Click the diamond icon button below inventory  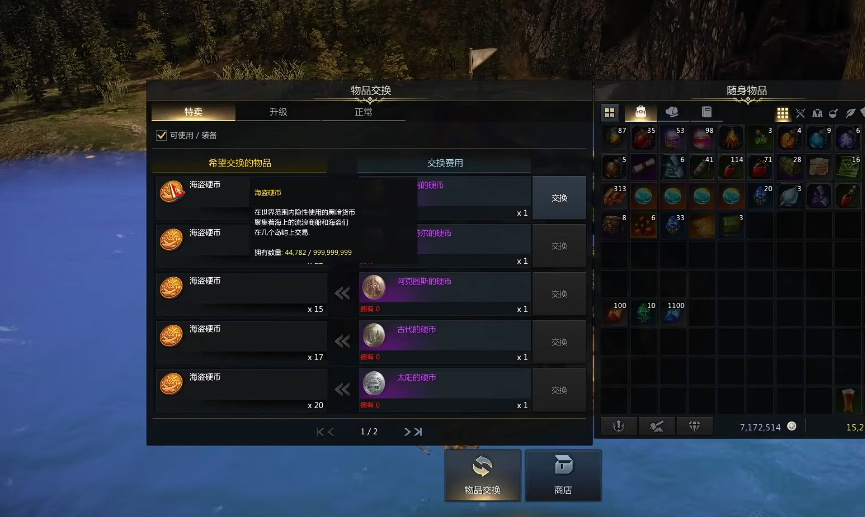[x=694, y=426]
